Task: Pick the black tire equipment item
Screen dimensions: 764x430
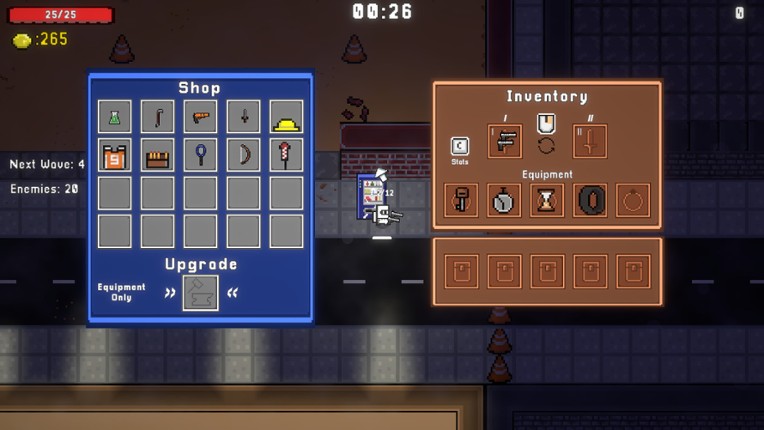Action: coord(590,200)
